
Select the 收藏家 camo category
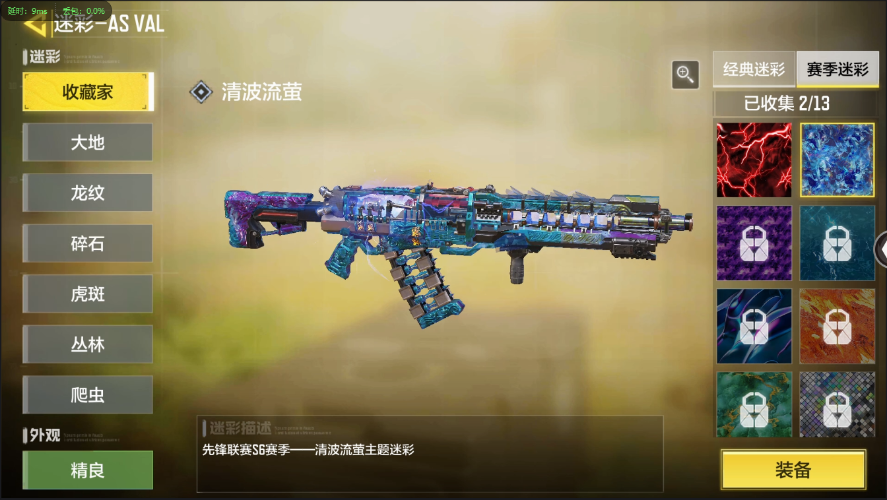point(88,92)
